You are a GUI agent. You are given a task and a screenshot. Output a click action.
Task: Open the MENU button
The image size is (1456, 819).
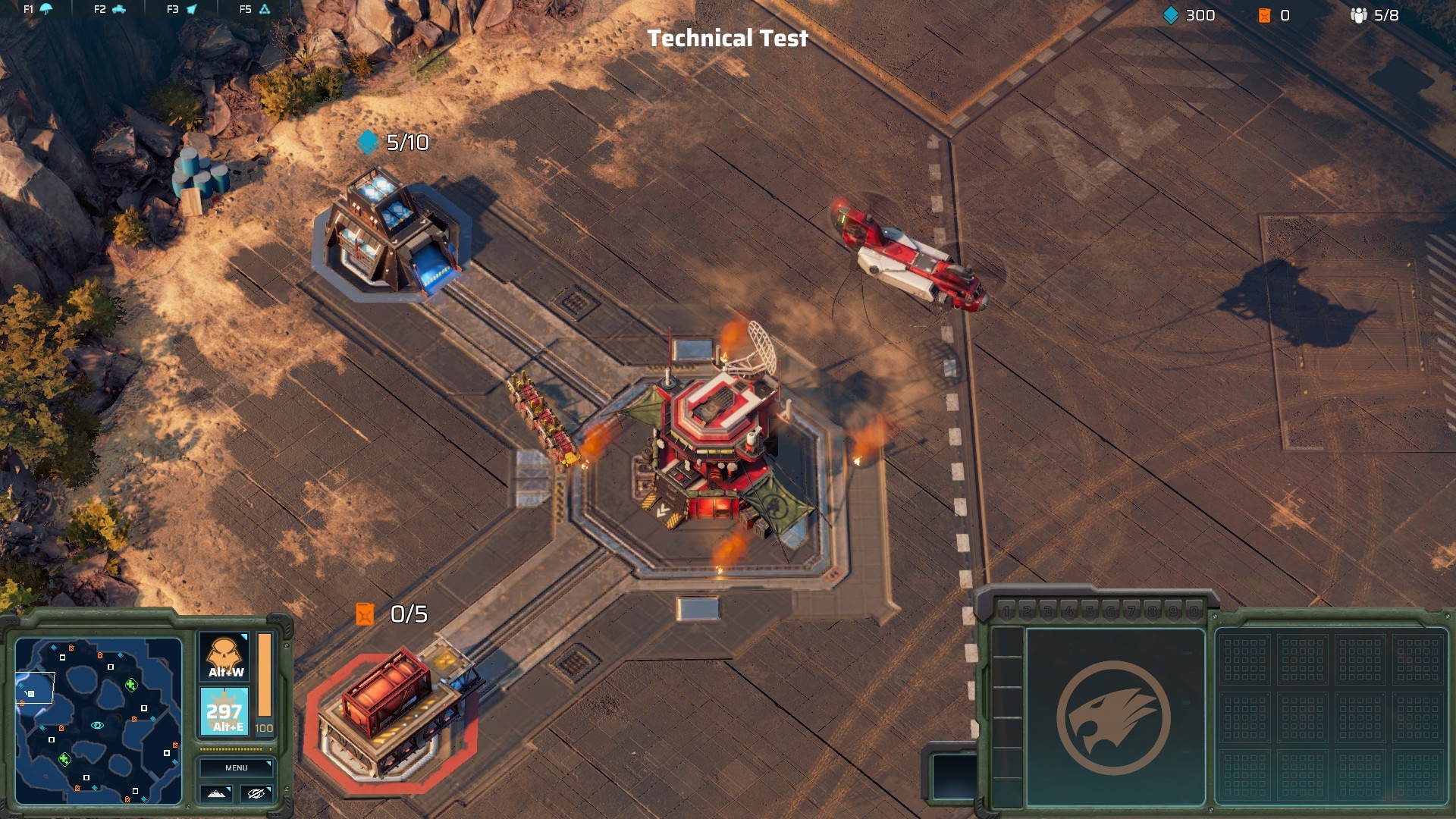[237, 767]
